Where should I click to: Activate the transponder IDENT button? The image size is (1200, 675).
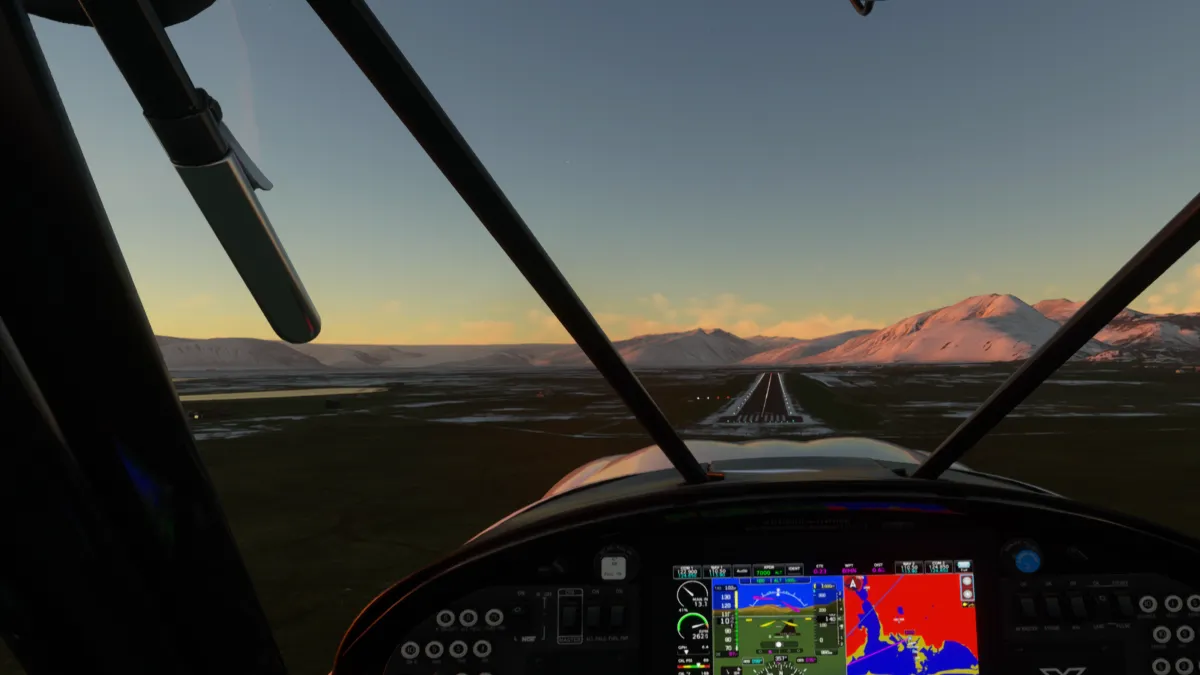[794, 569]
